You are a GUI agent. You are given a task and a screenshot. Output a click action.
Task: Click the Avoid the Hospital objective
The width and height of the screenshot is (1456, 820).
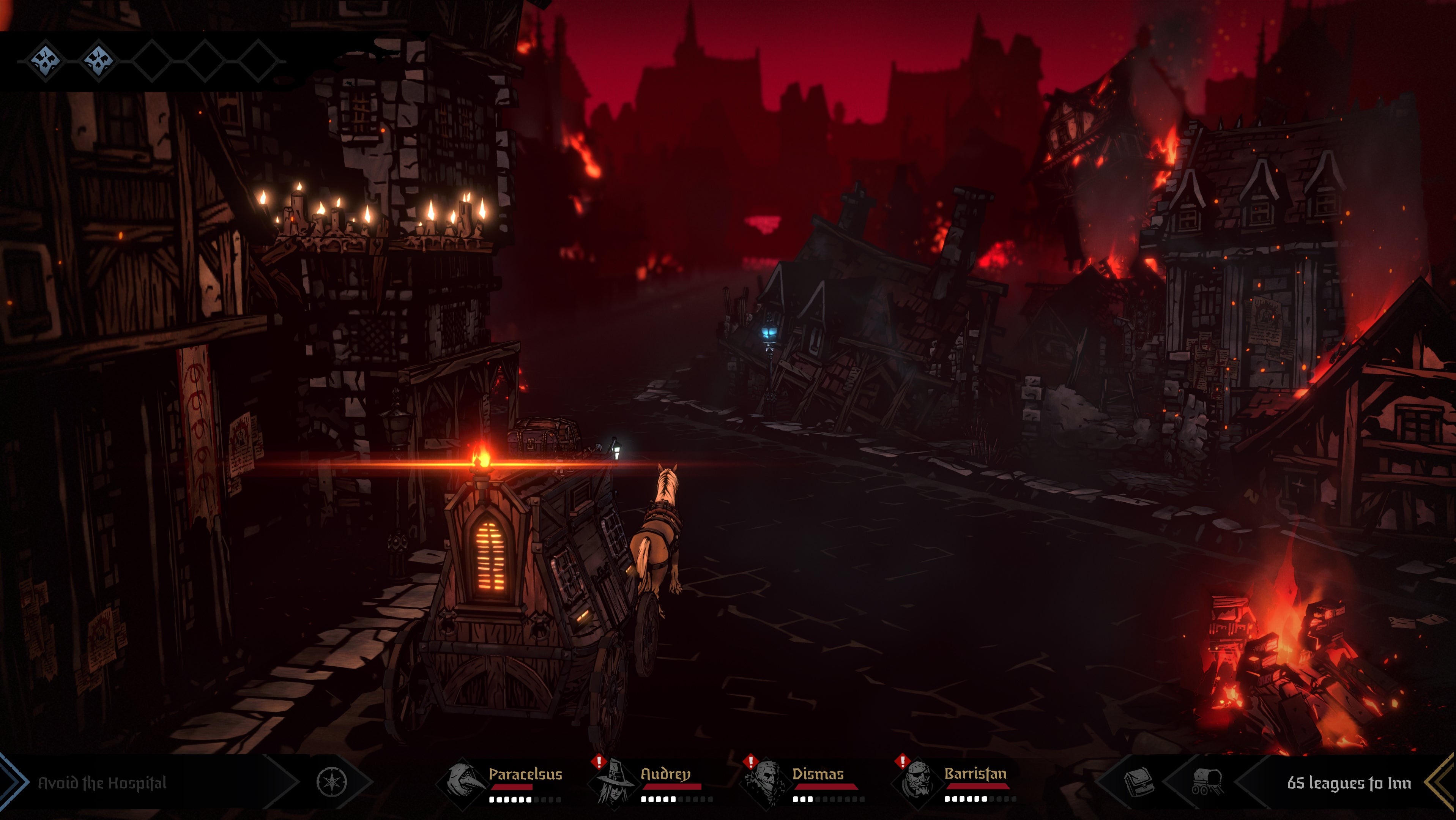102,783
